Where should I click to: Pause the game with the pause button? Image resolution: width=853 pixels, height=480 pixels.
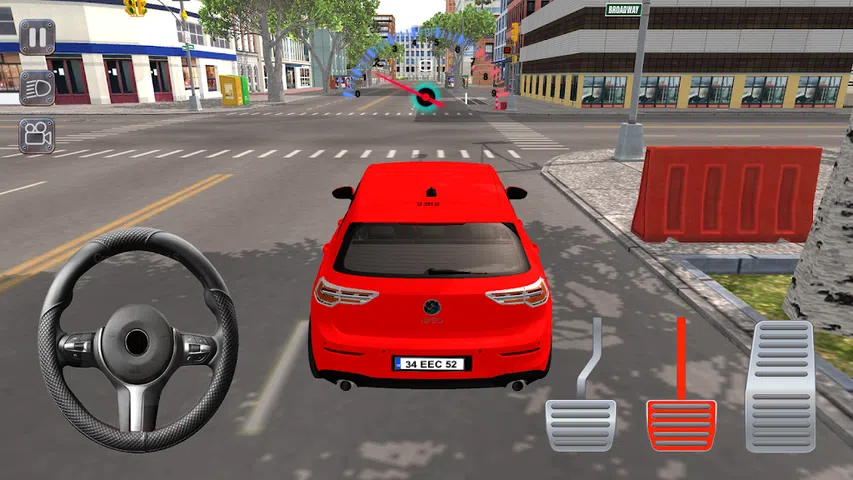[x=37, y=38]
